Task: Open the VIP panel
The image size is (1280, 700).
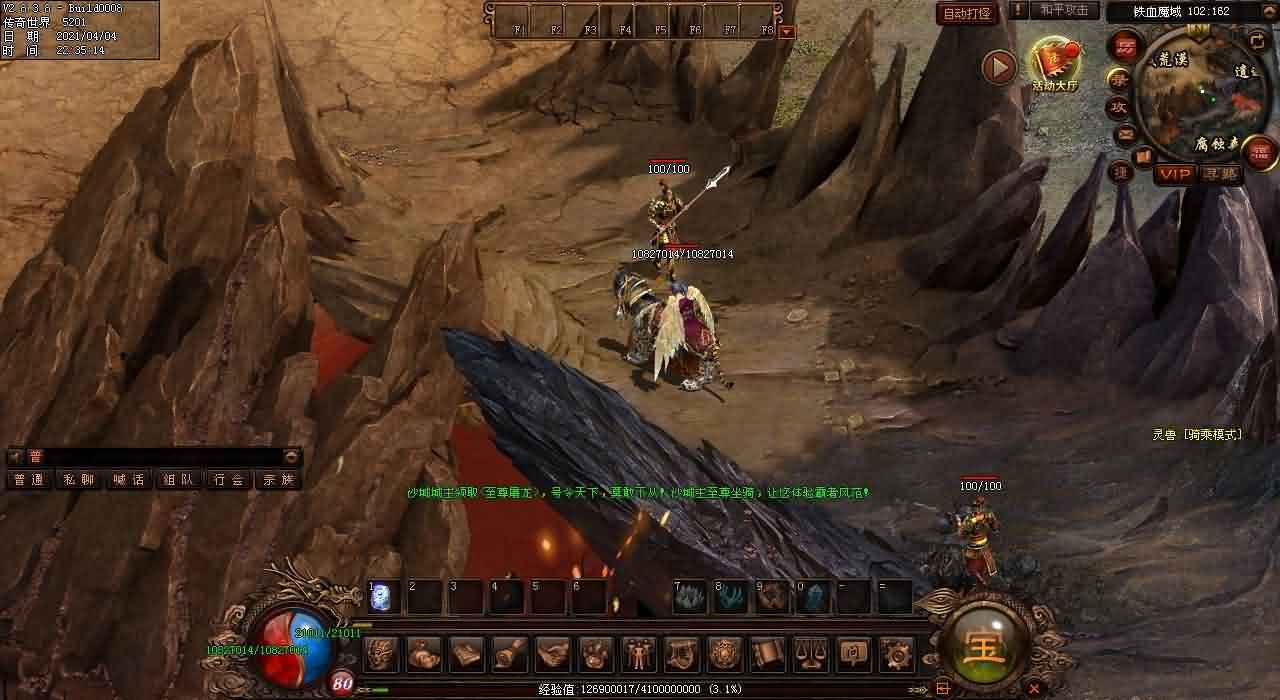Action: [x=1175, y=174]
